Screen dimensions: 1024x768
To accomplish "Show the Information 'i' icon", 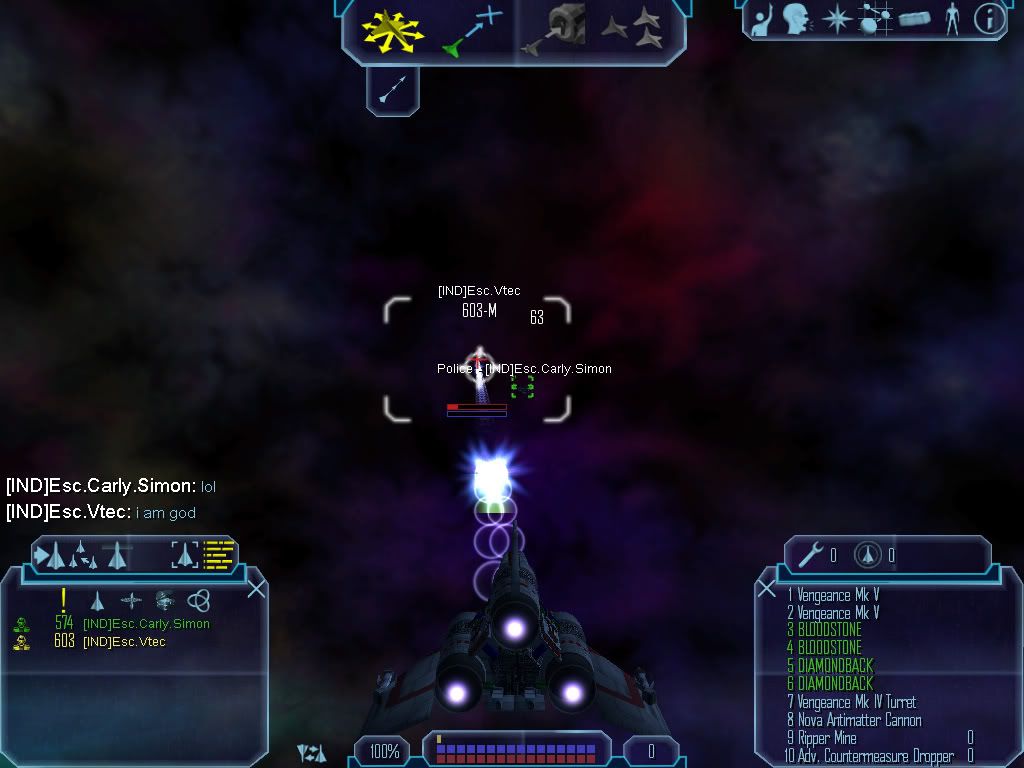I will 989,19.
